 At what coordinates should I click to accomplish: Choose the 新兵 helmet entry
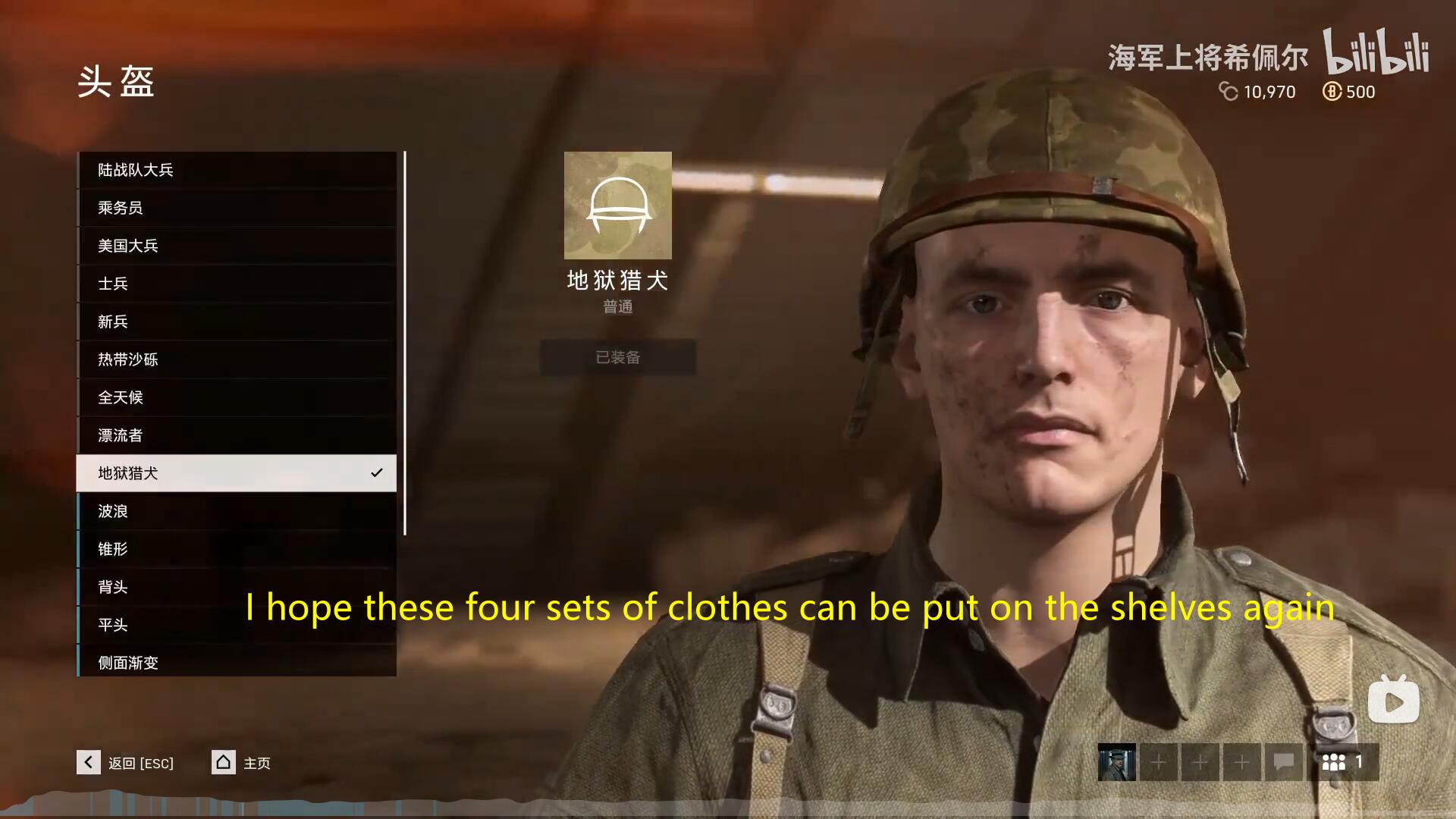click(236, 322)
